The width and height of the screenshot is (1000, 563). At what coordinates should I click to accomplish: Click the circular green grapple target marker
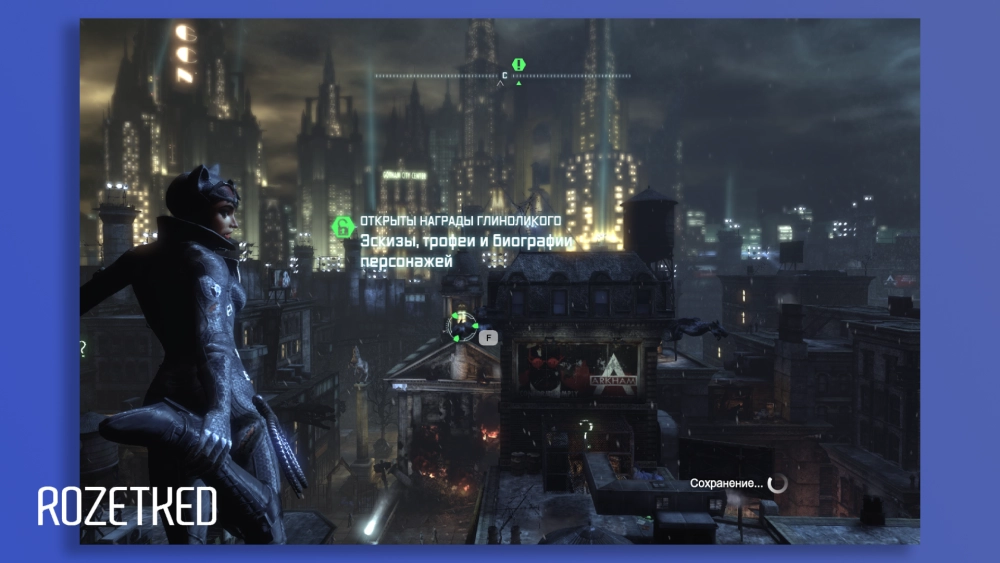coord(462,326)
